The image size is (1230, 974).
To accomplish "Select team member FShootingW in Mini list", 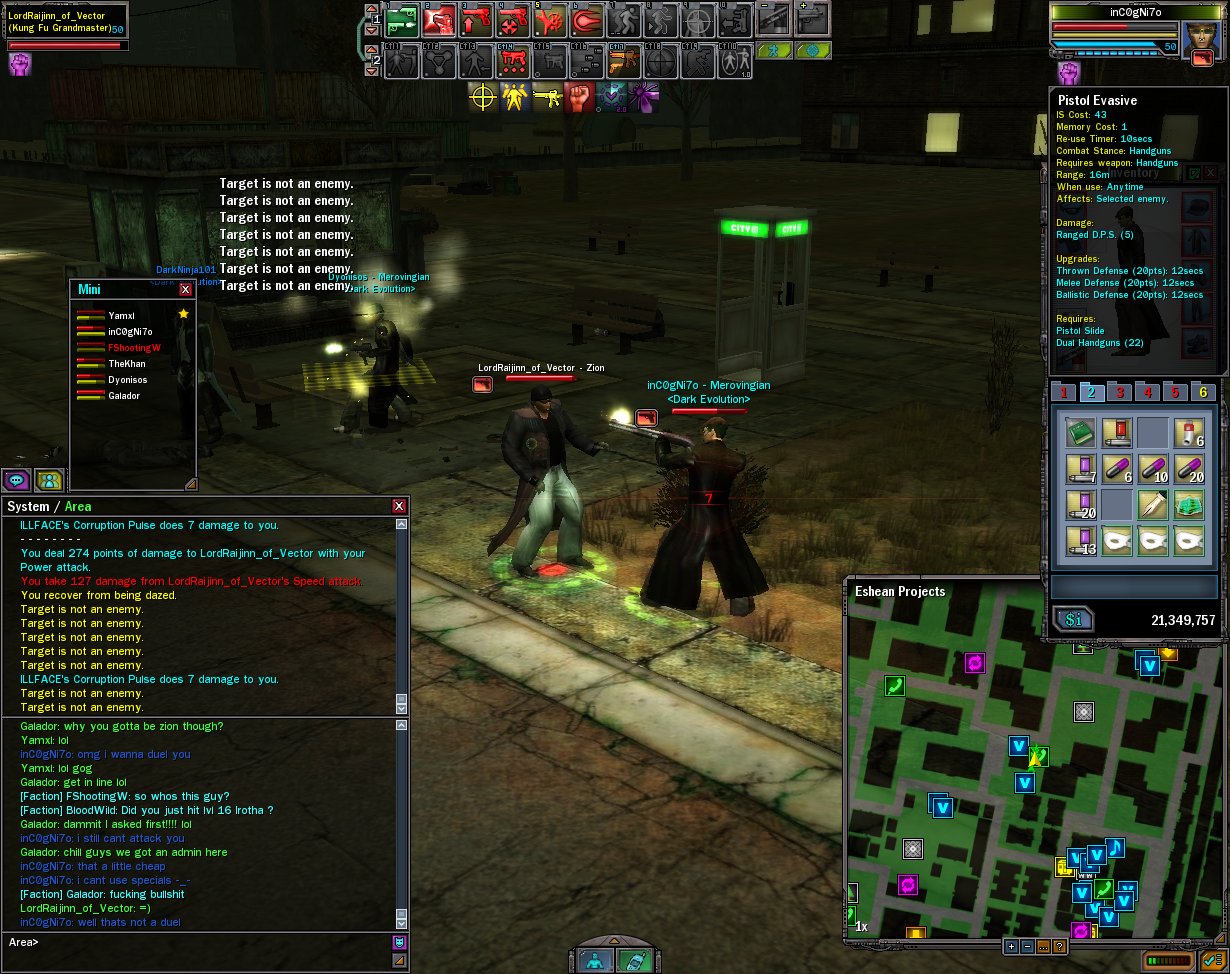I will [x=134, y=348].
